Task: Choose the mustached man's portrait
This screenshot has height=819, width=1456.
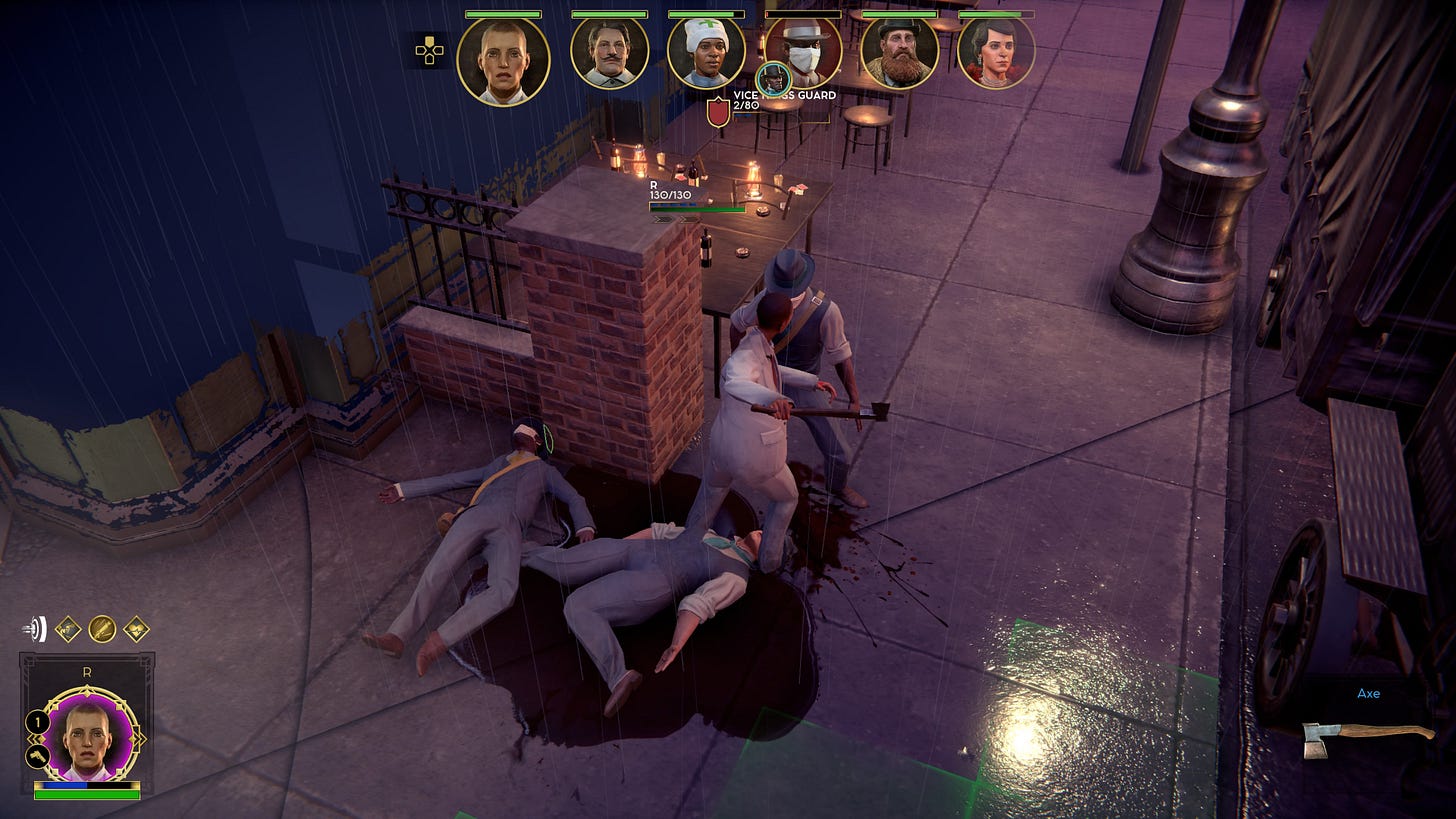Action: tap(609, 55)
